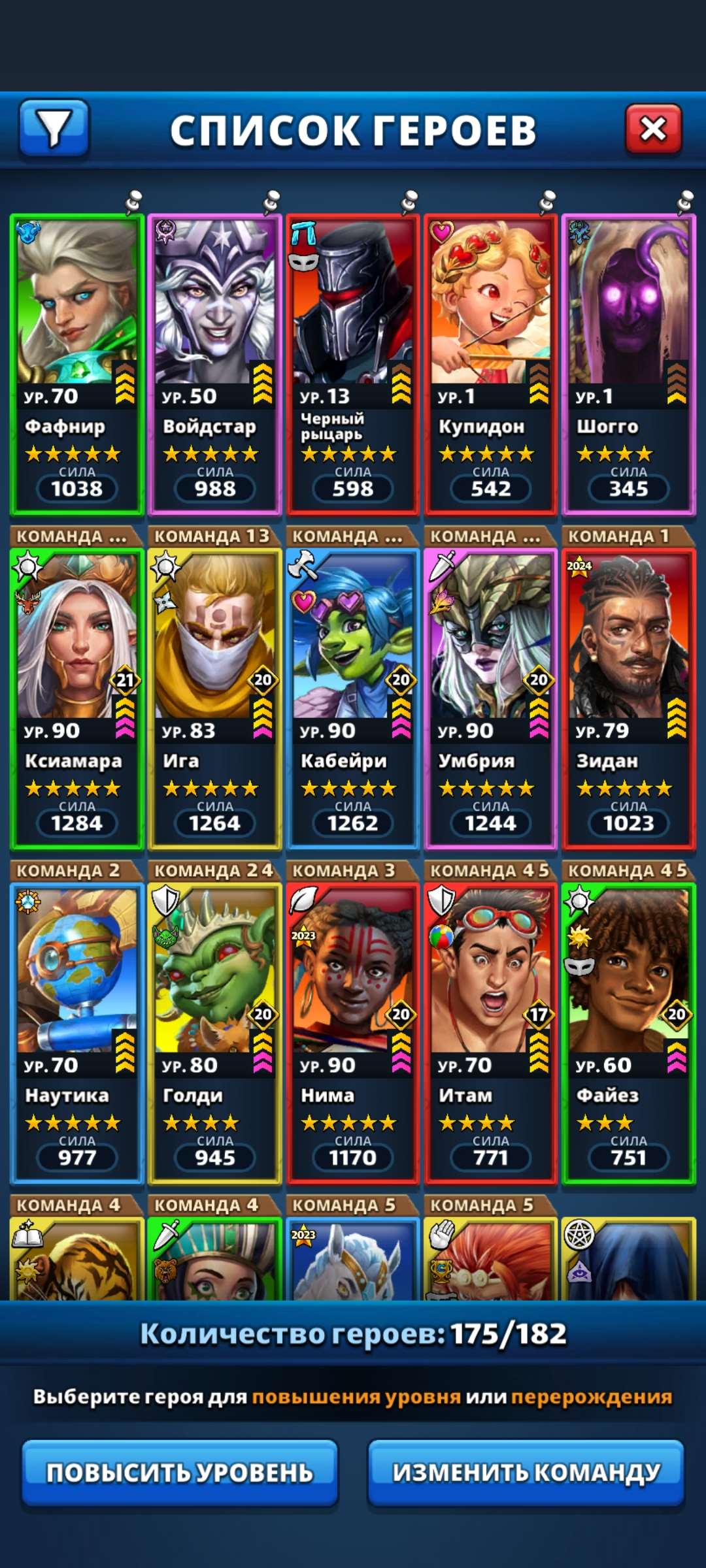Click the Повысить уровень button
This screenshot has width=706, height=1568.
[180, 1473]
